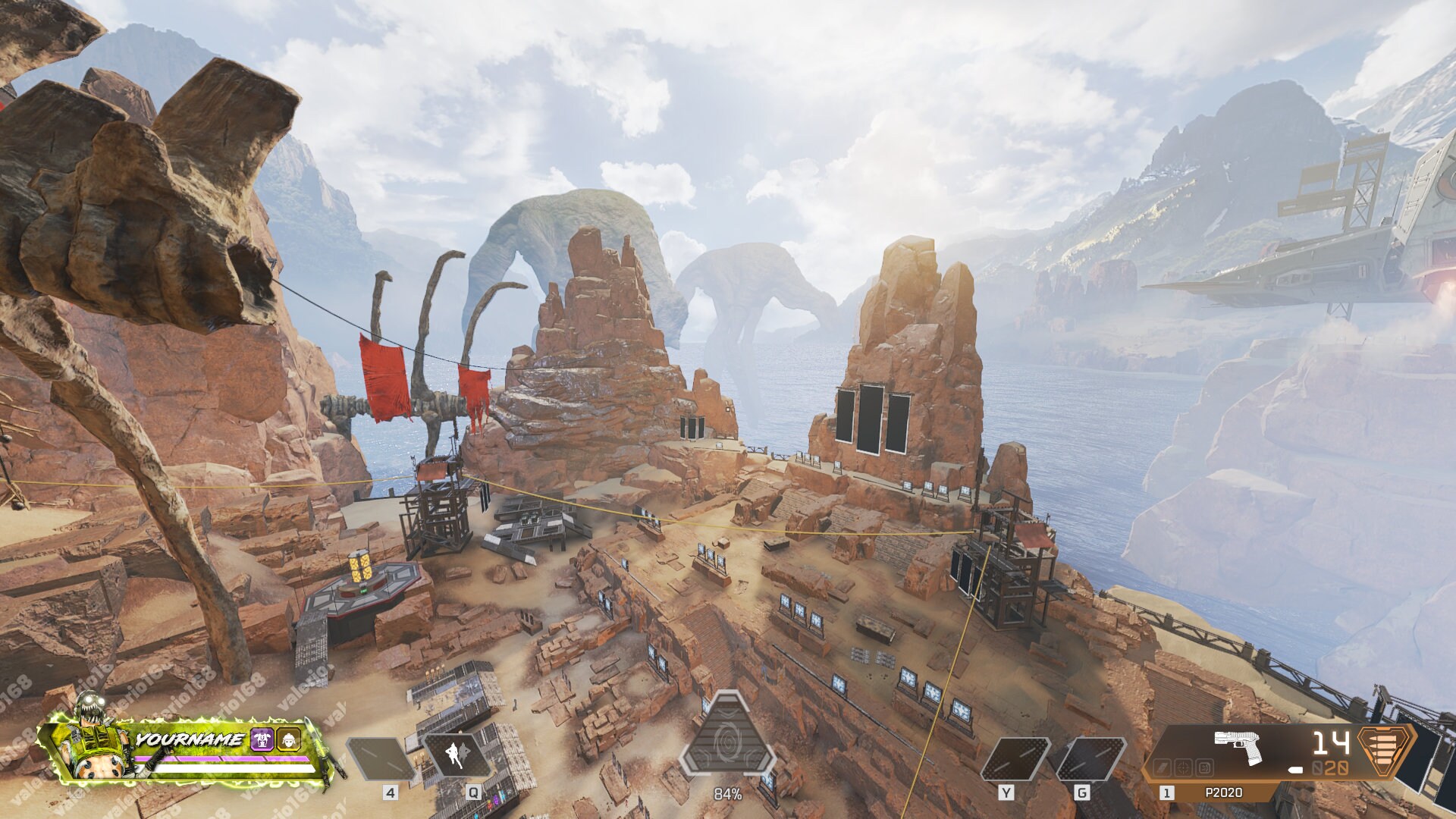Click the ammo count showing 14
This screenshot has height=819, width=1456.
coord(1330,742)
